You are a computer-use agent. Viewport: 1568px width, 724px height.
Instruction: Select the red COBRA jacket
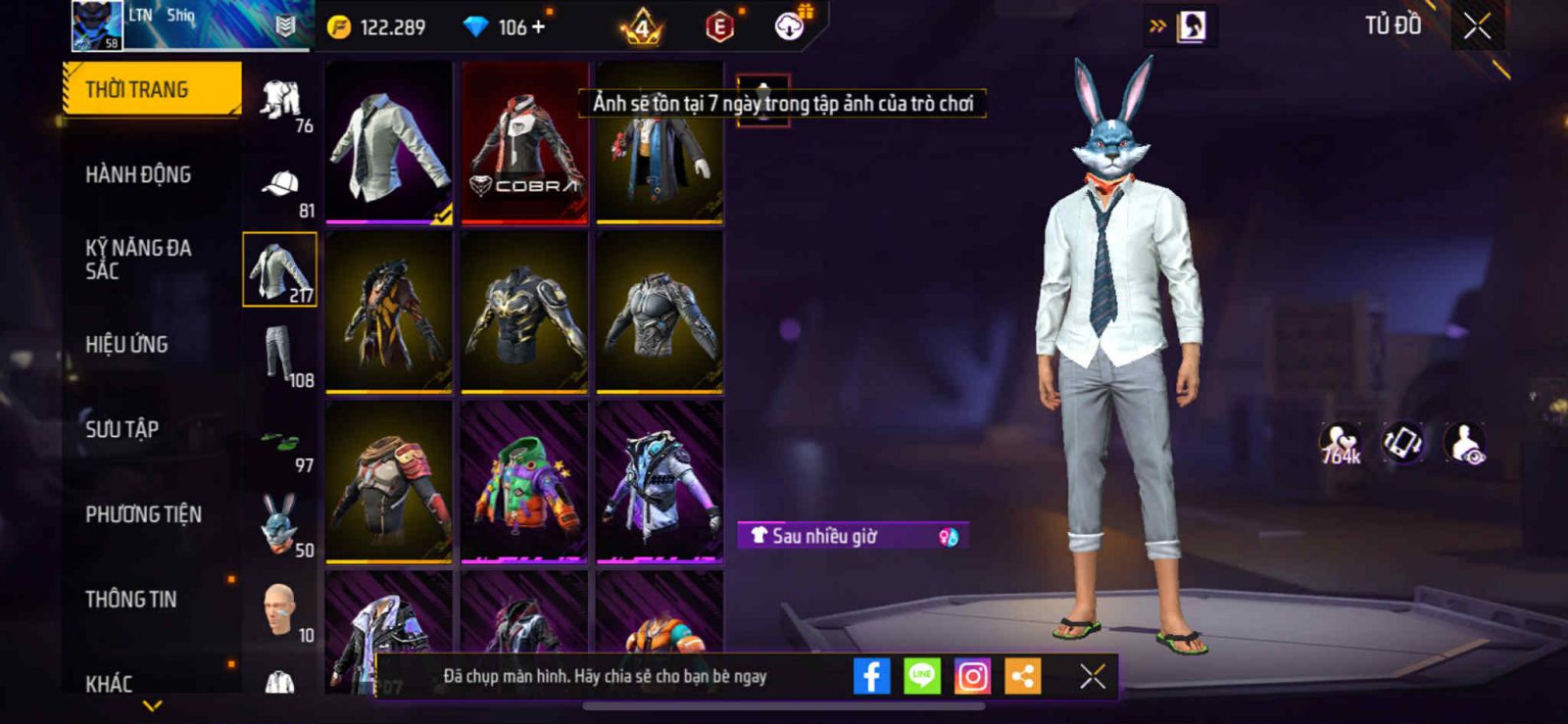(x=524, y=142)
